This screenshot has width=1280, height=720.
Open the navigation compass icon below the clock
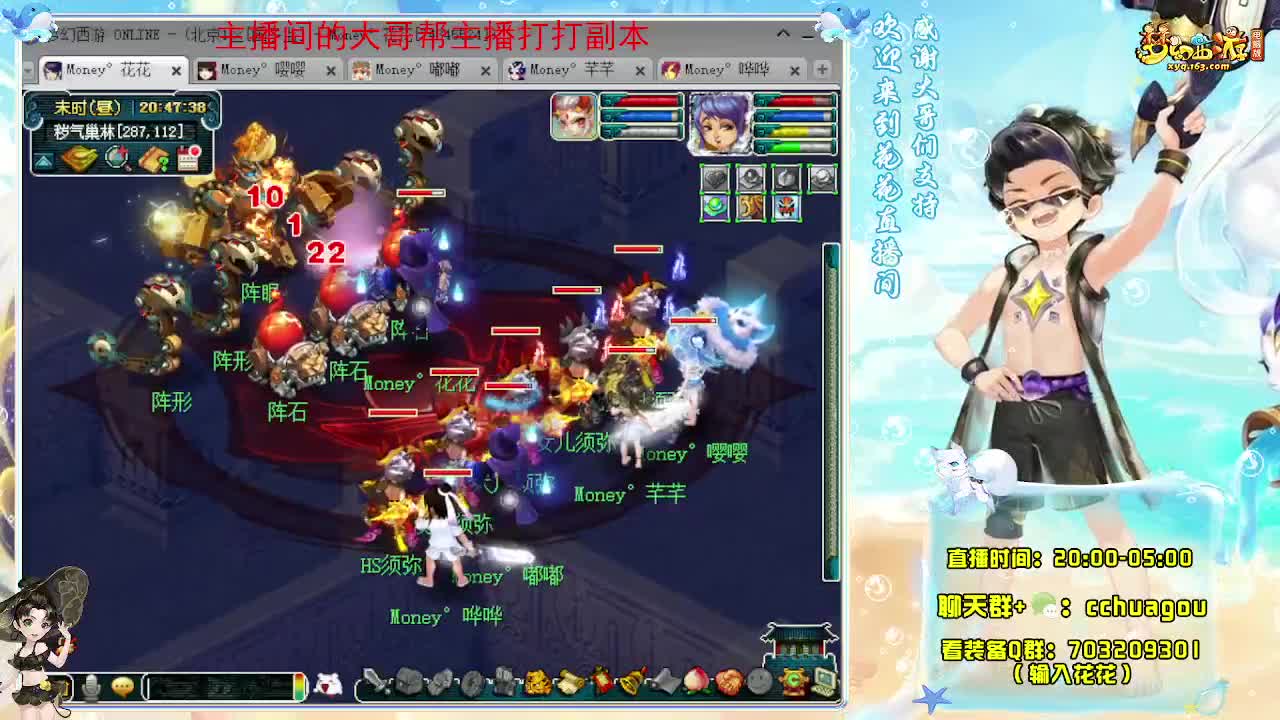point(117,158)
